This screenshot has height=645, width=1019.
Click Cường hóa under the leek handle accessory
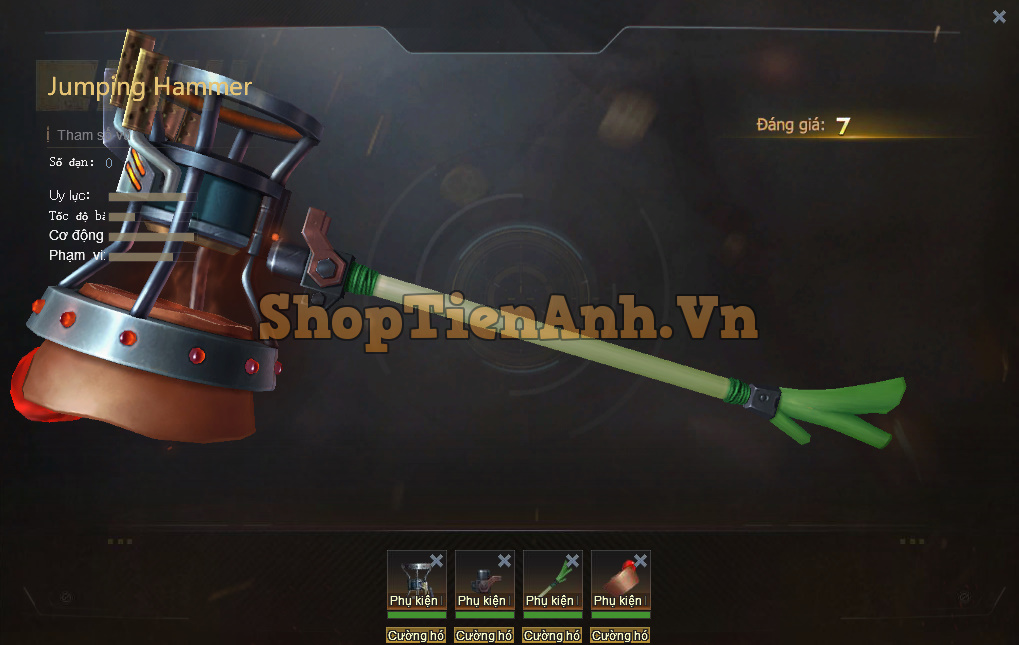(552, 636)
